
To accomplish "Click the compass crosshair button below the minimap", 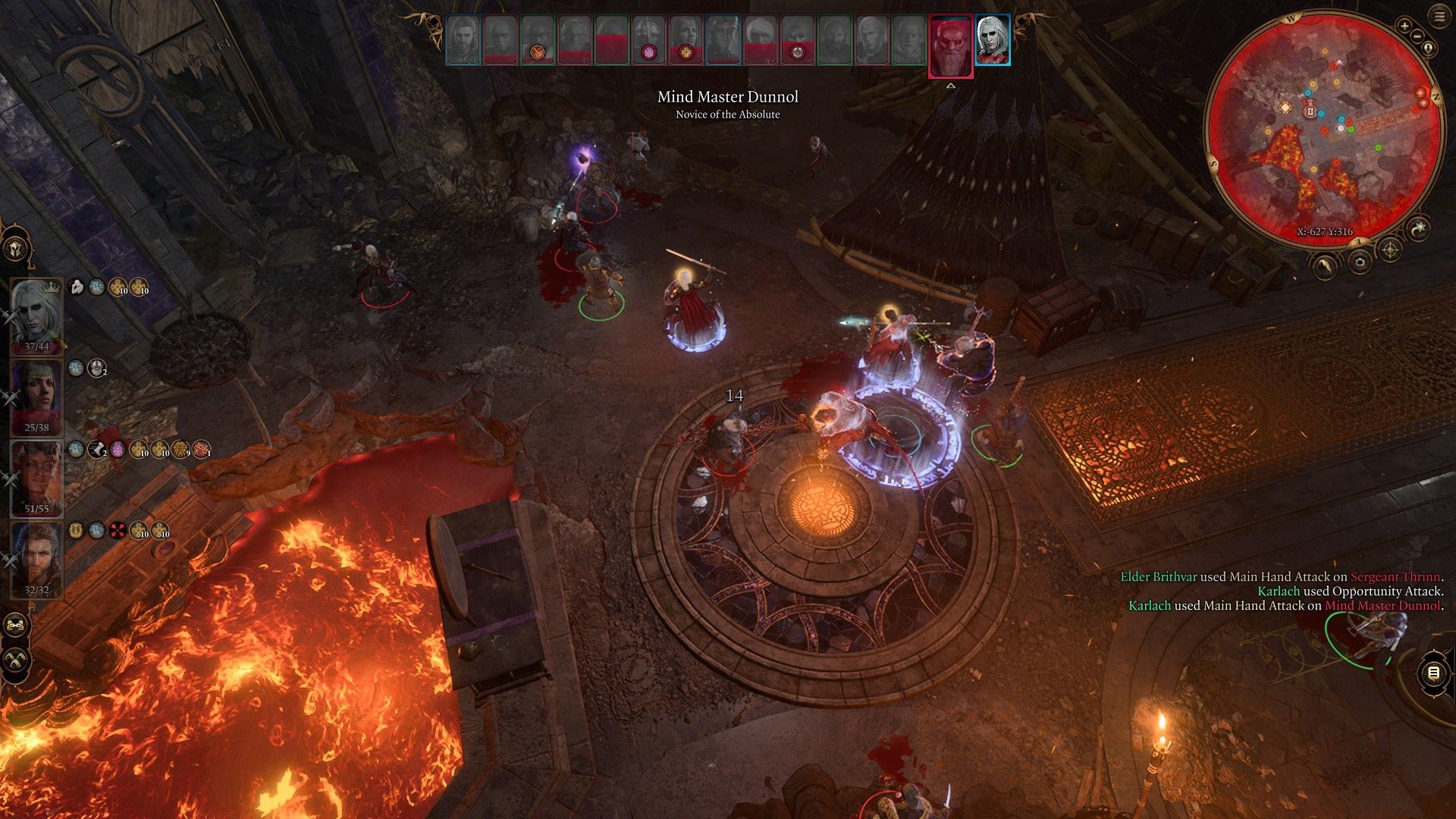I will click(1389, 249).
